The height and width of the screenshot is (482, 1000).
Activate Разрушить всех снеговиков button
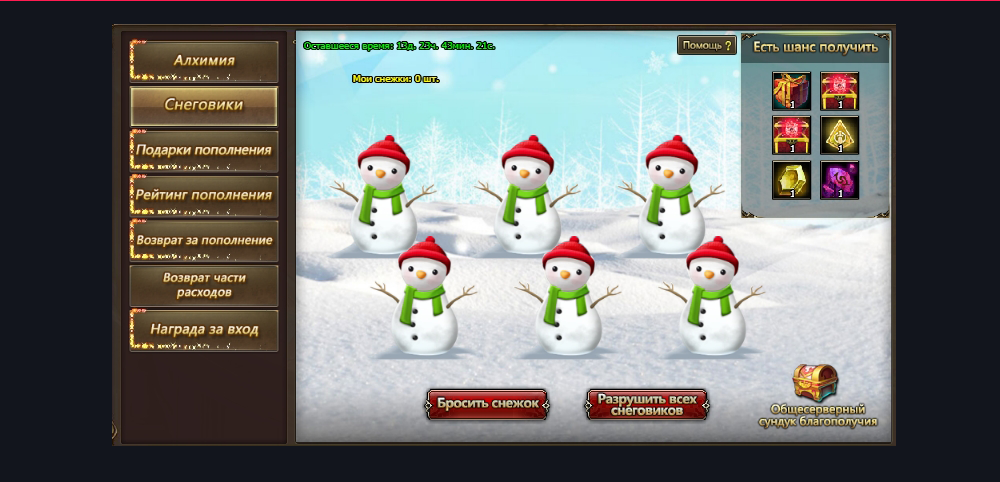pyautogui.click(x=647, y=404)
